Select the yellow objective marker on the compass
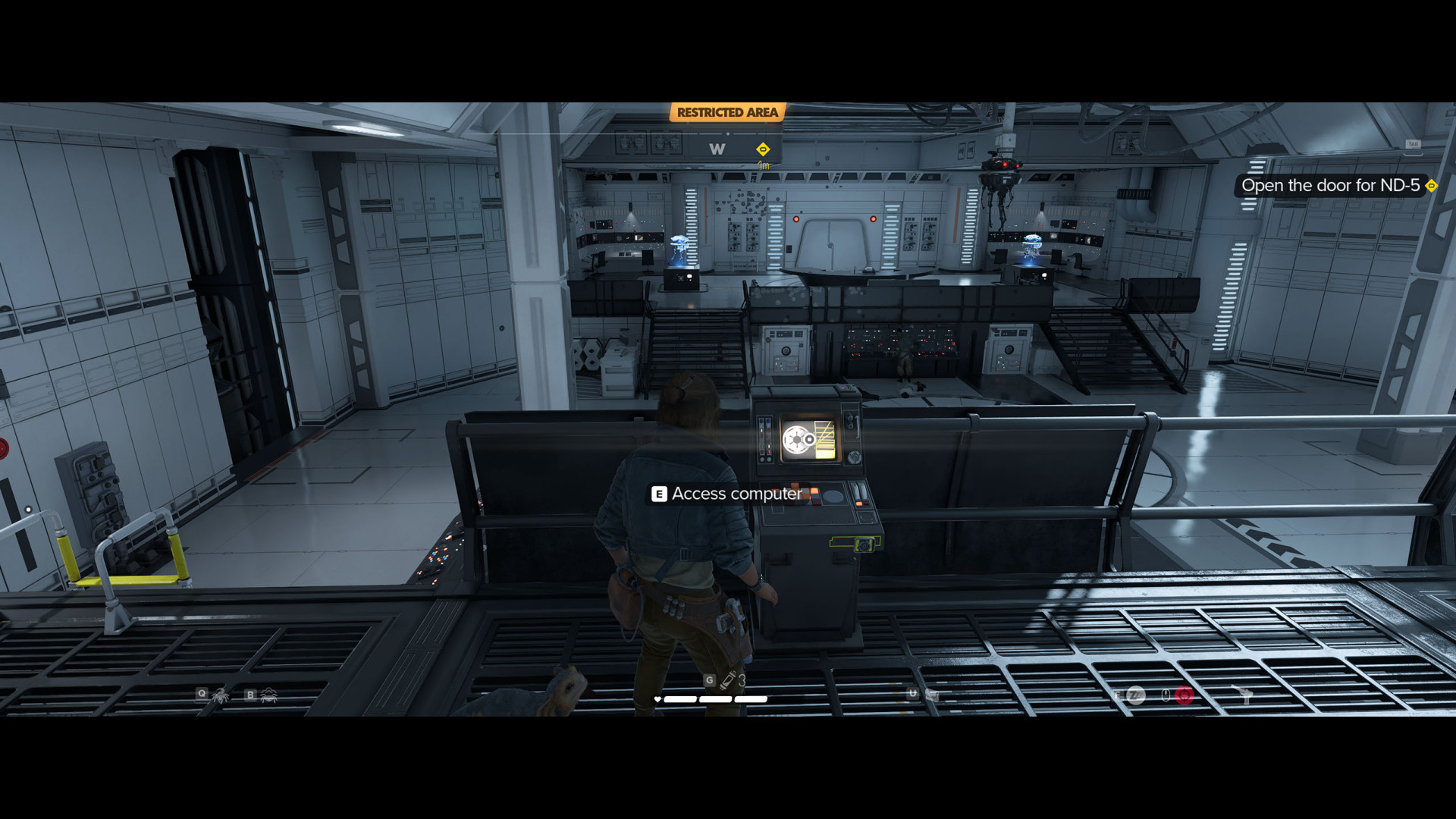This screenshot has width=1456, height=819. (x=763, y=149)
